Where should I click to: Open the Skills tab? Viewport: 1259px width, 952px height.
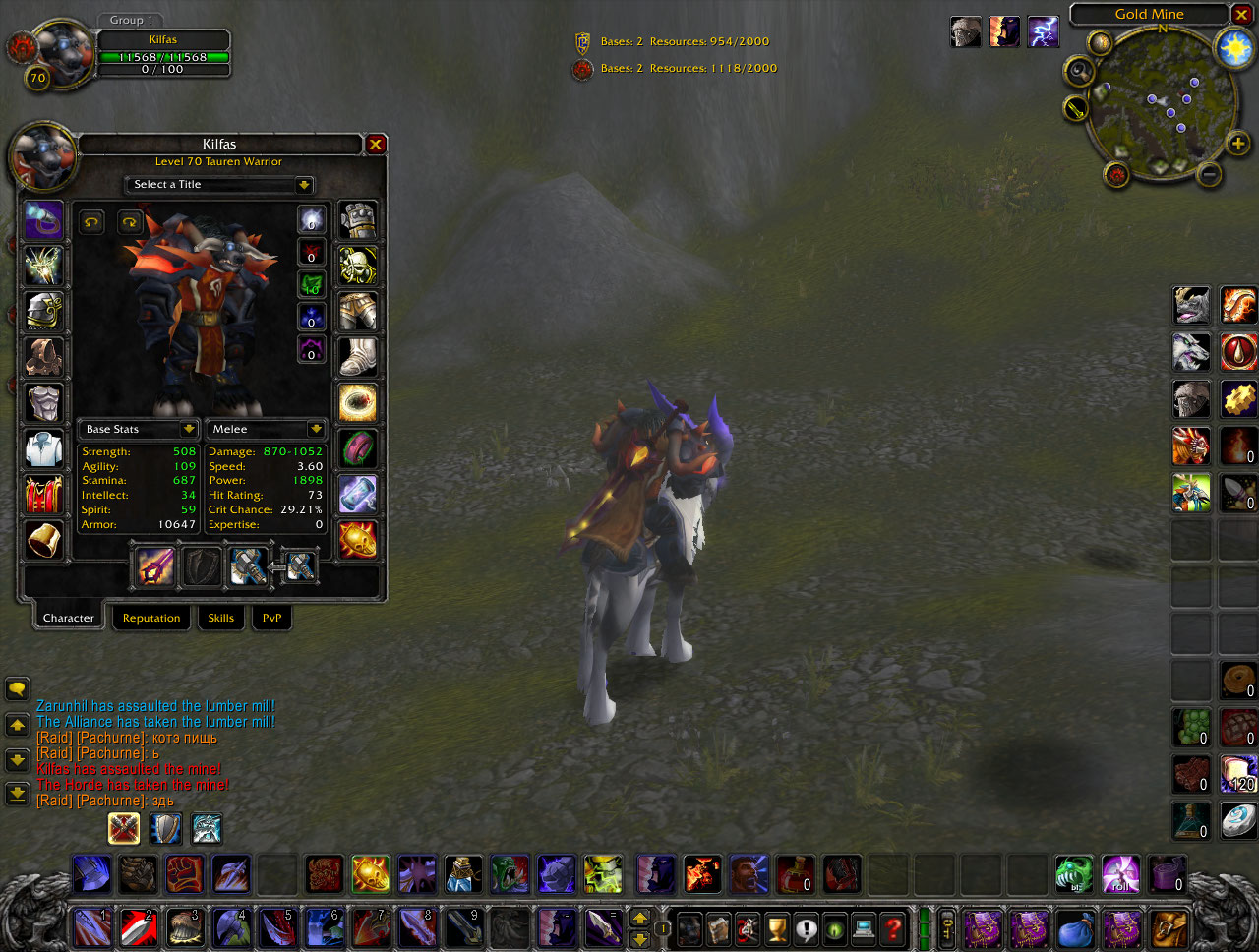click(220, 618)
